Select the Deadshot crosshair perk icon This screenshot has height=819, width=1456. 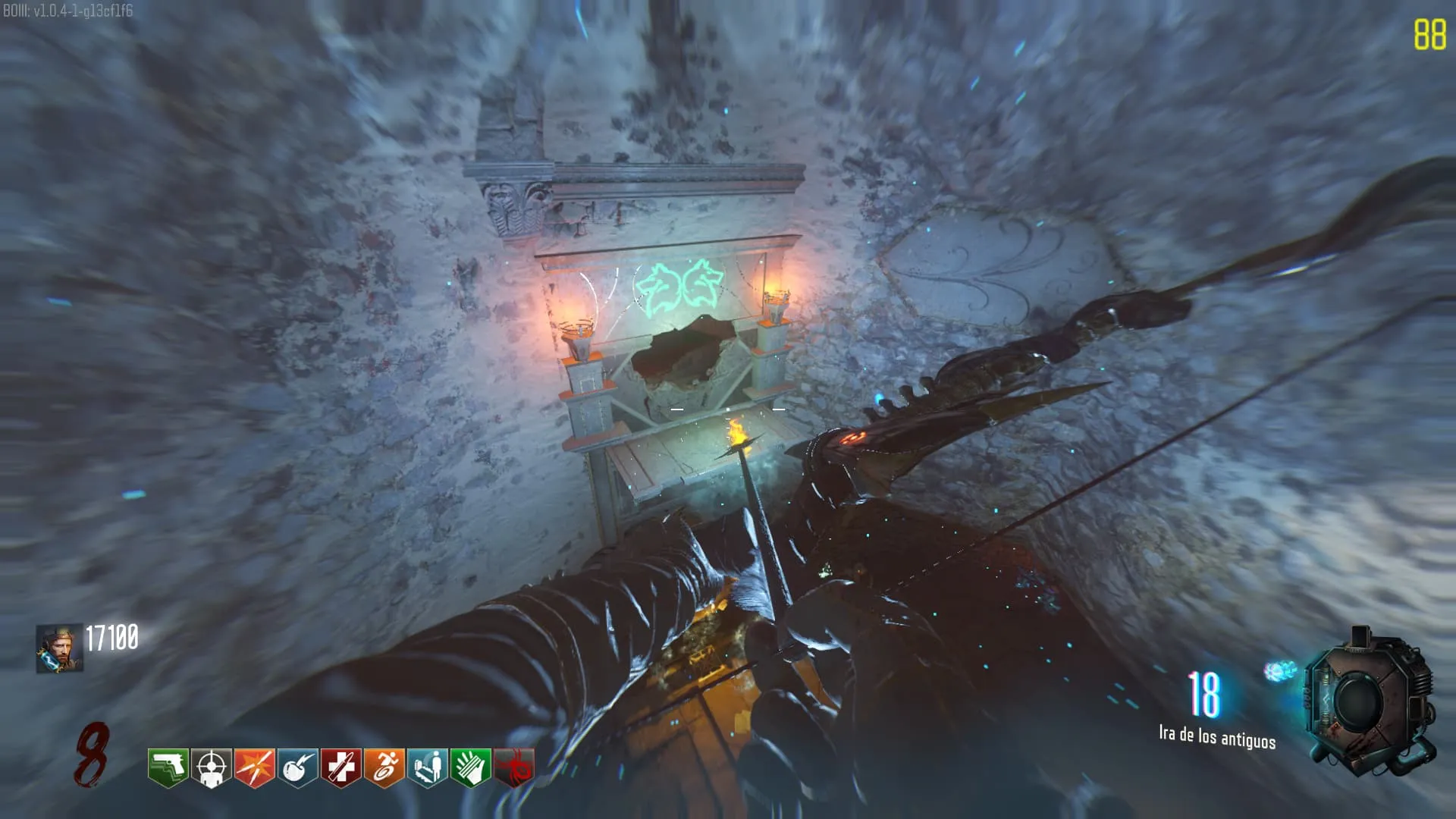click(x=211, y=767)
